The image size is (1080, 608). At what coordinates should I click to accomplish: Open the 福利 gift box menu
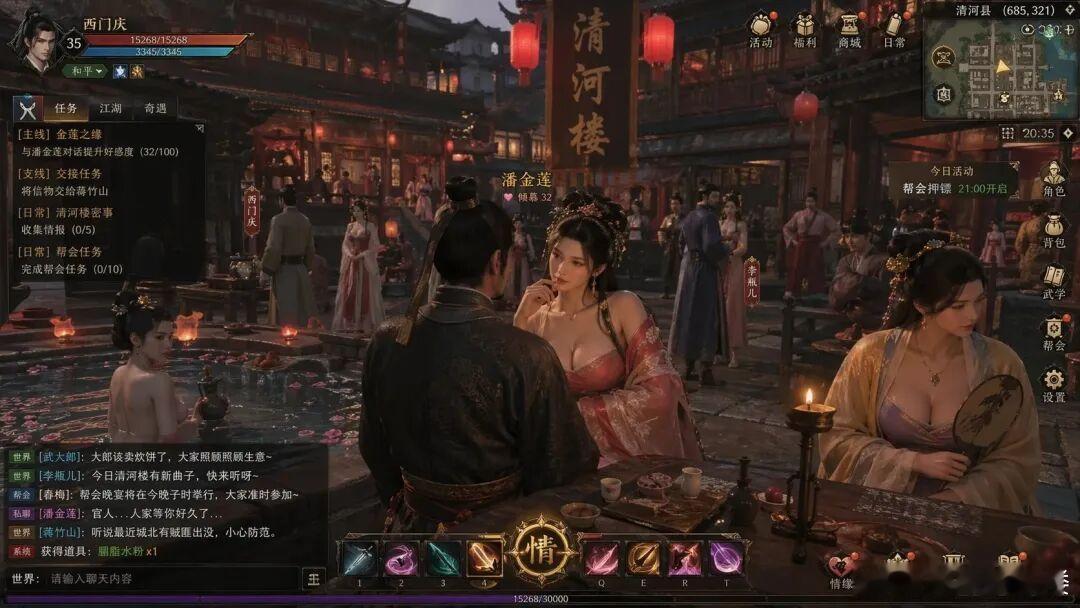coord(804,27)
